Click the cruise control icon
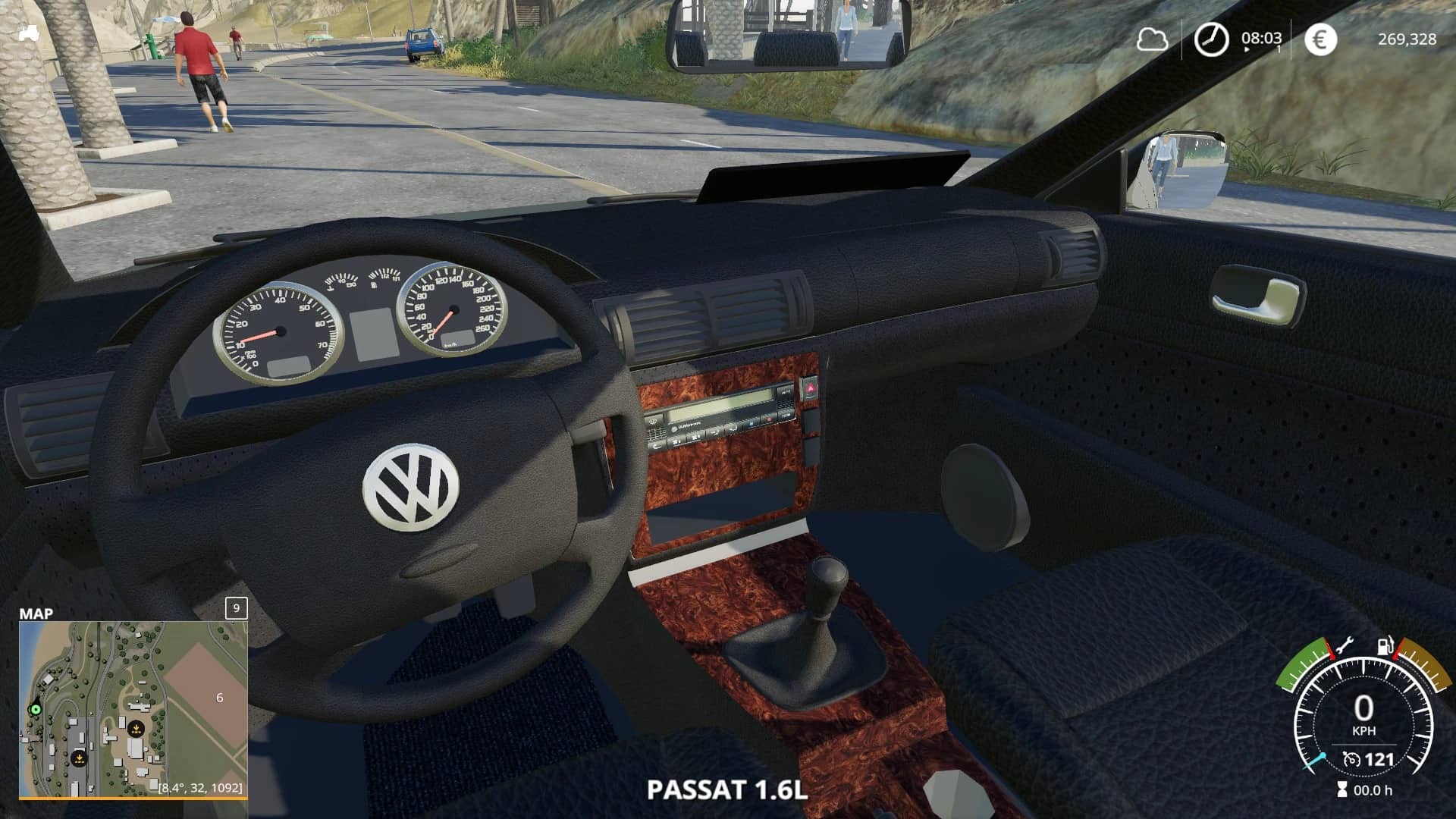The width and height of the screenshot is (1456, 819). click(1351, 759)
